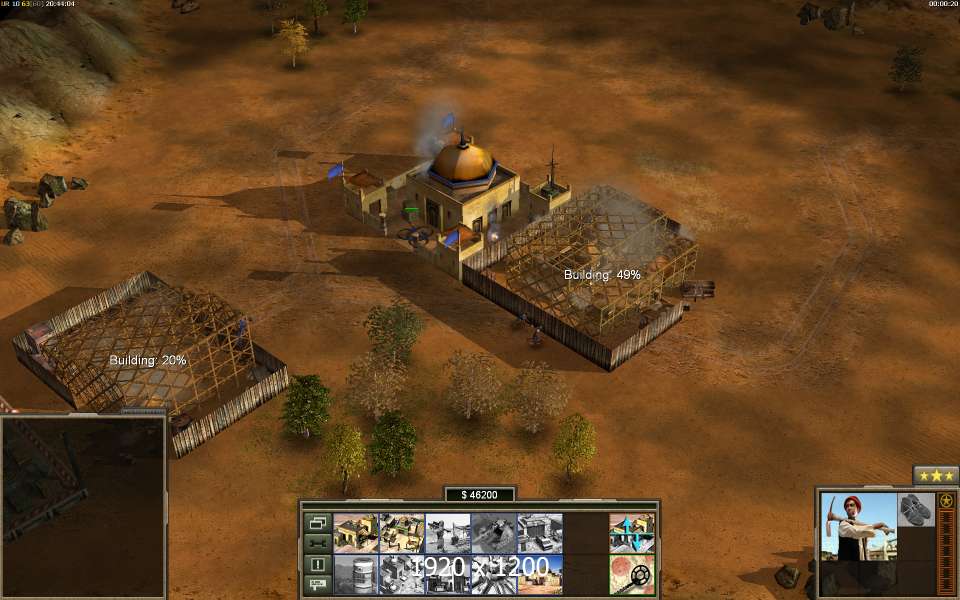Click the worker unit portrait
This screenshot has height=600, width=960.
pyautogui.click(x=858, y=526)
